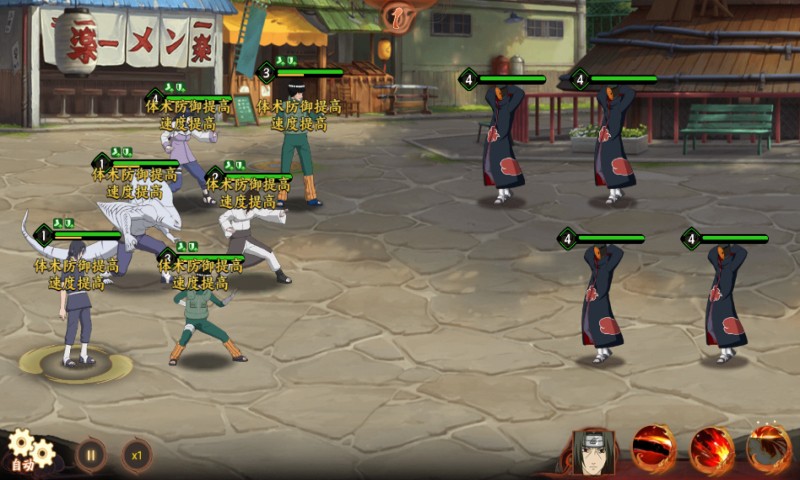This screenshot has height=480, width=800.
Task: Pause the battle
Action: [91, 454]
